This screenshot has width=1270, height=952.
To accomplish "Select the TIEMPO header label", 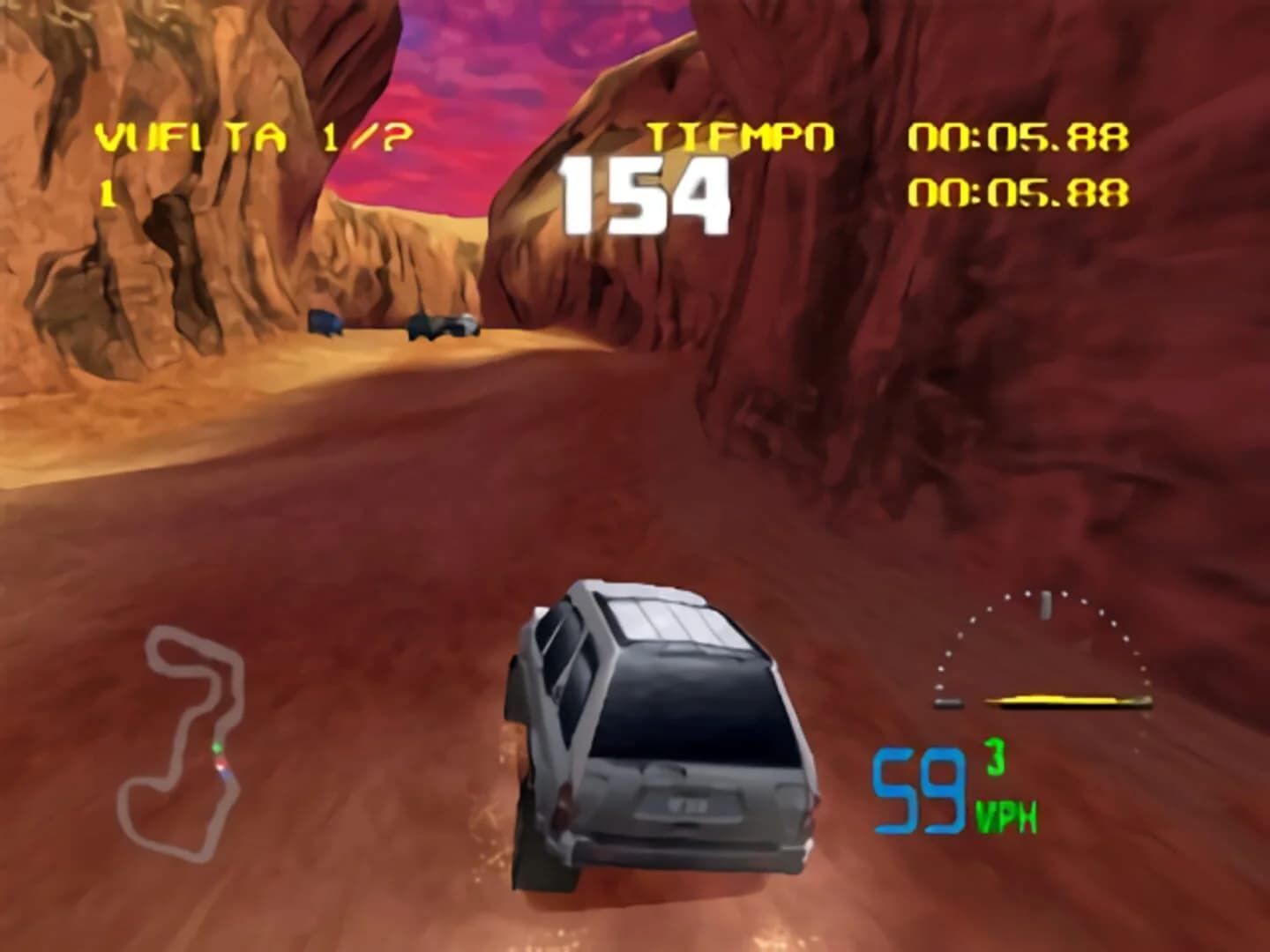I will pos(741,134).
